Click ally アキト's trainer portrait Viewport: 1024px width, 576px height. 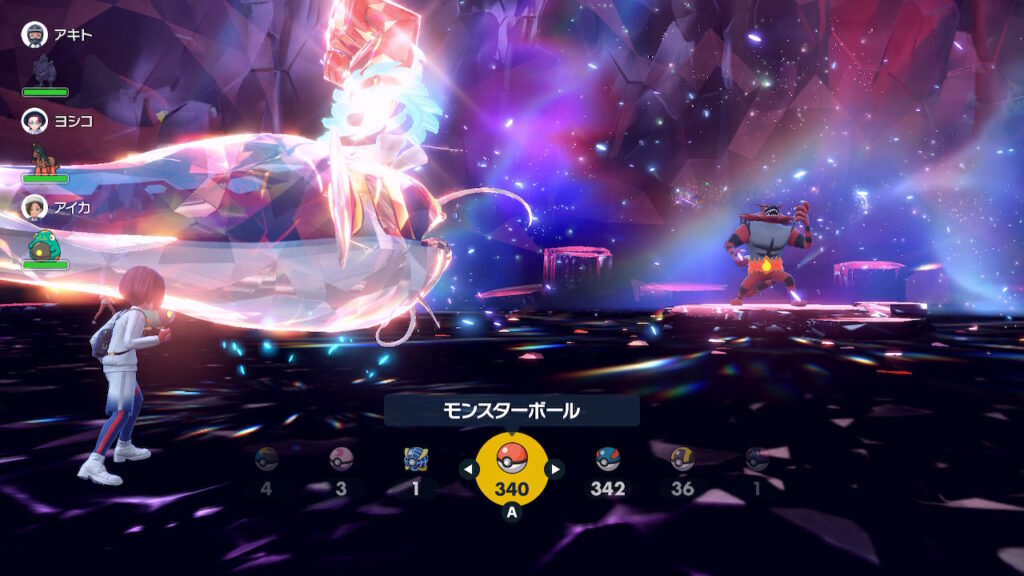click(x=35, y=34)
